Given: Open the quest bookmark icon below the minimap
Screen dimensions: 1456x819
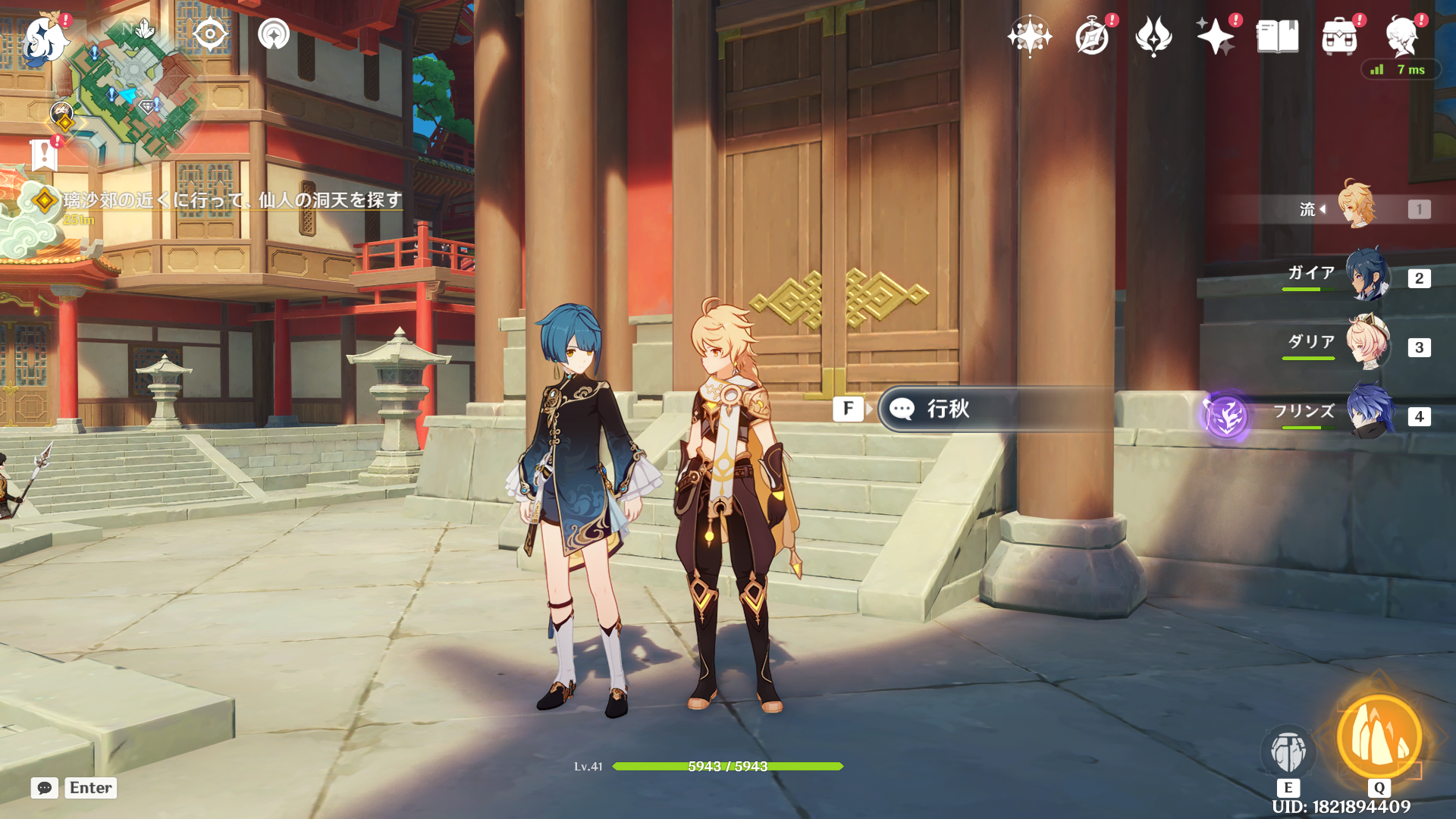Looking at the screenshot, I should pos(44,155).
